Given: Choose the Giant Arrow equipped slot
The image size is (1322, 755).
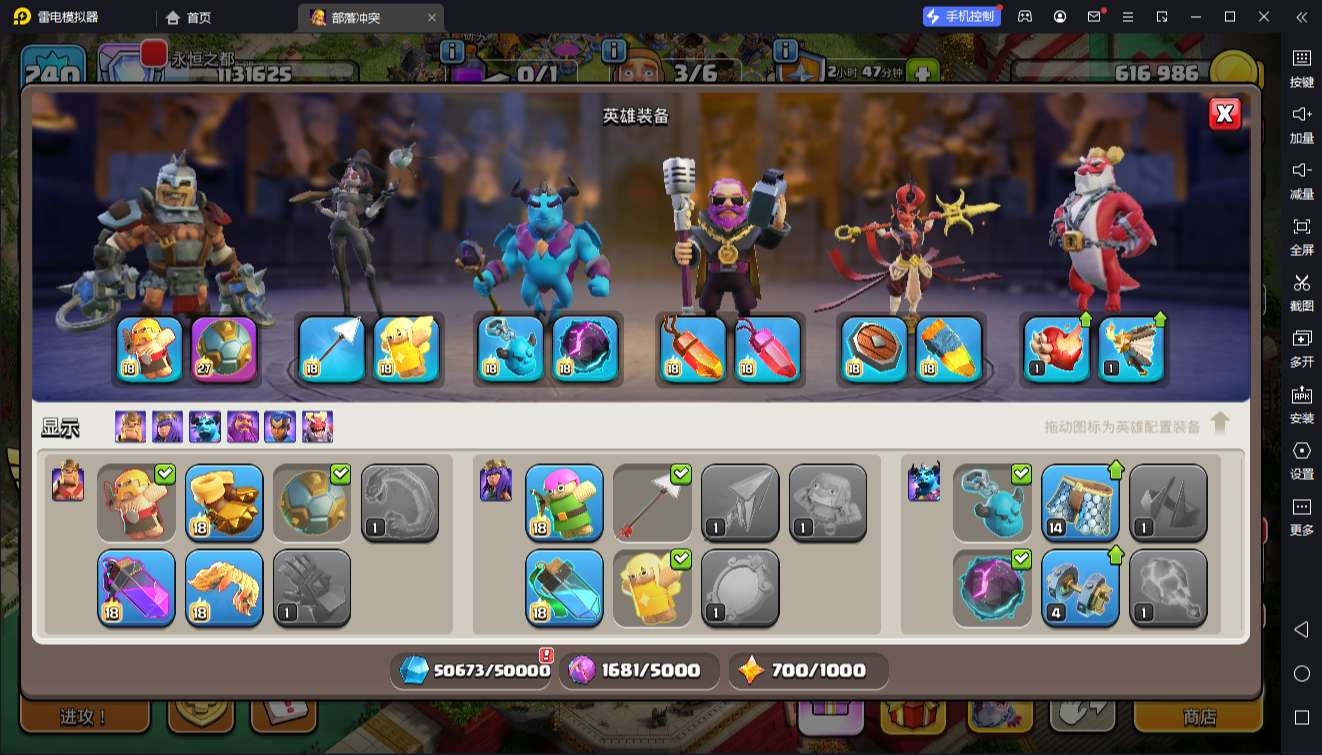Looking at the screenshot, I should pos(332,349).
